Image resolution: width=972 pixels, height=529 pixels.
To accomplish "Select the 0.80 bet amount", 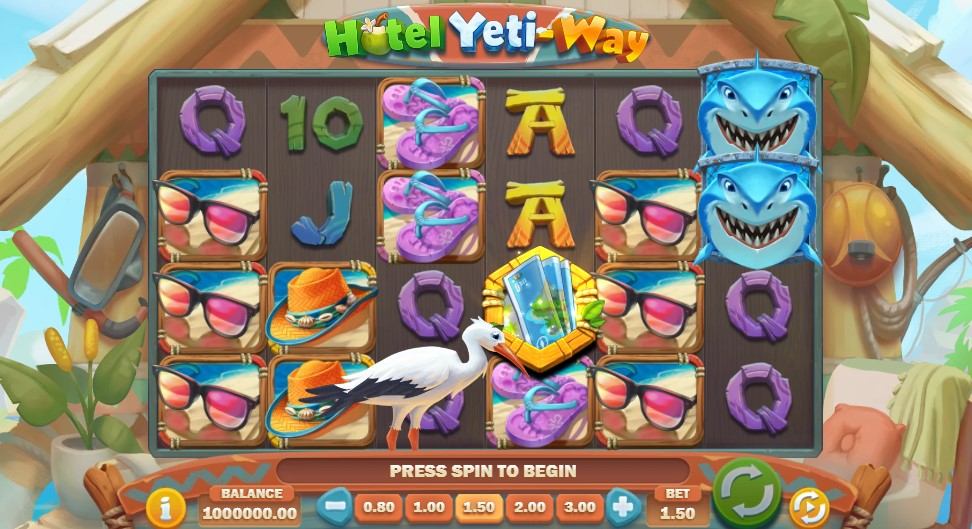I will pos(379,507).
